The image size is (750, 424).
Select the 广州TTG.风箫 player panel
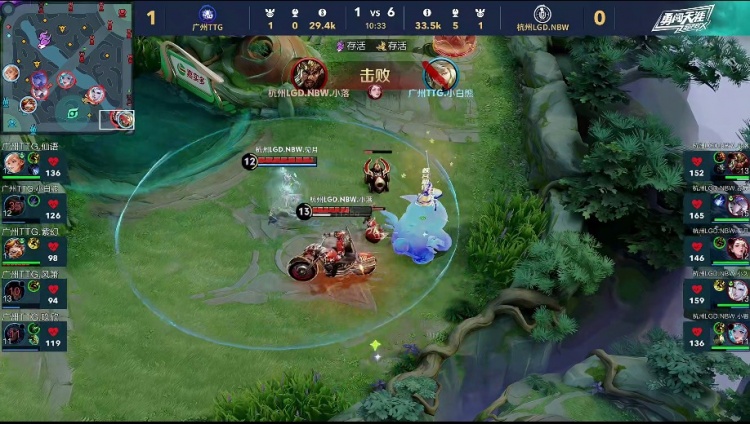click(x=33, y=292)
